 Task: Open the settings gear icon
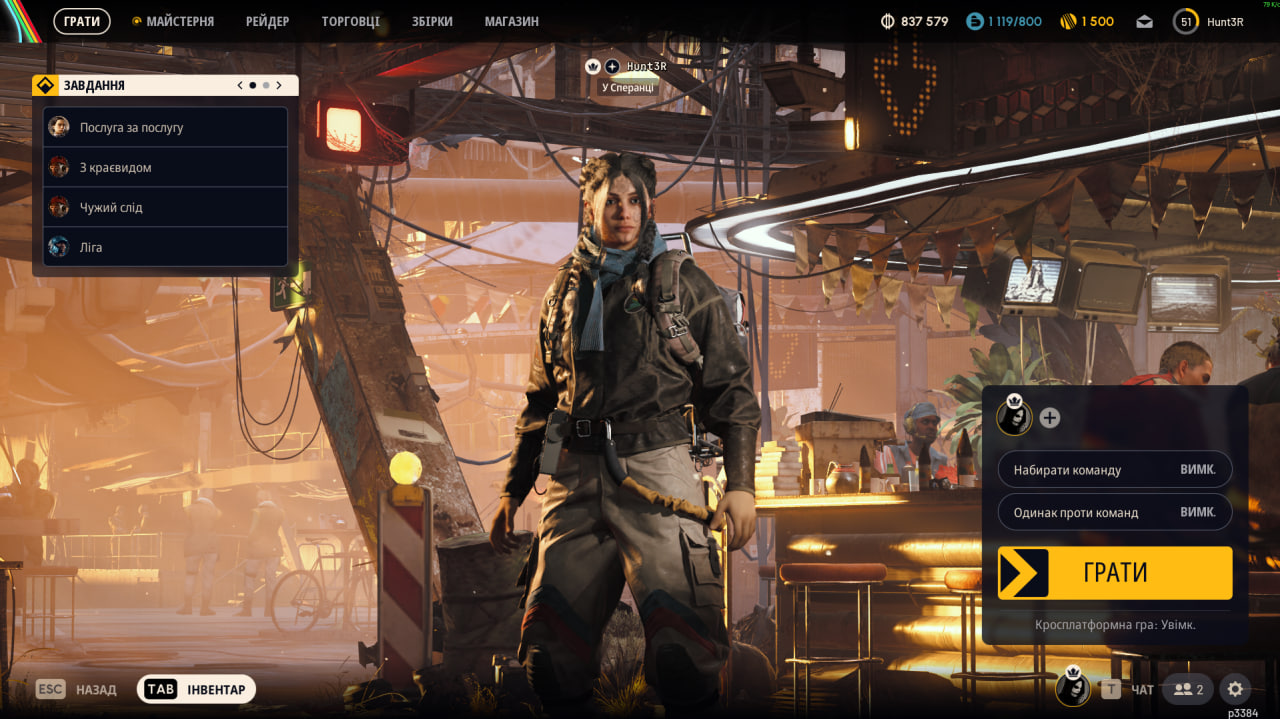[1235, 689]
